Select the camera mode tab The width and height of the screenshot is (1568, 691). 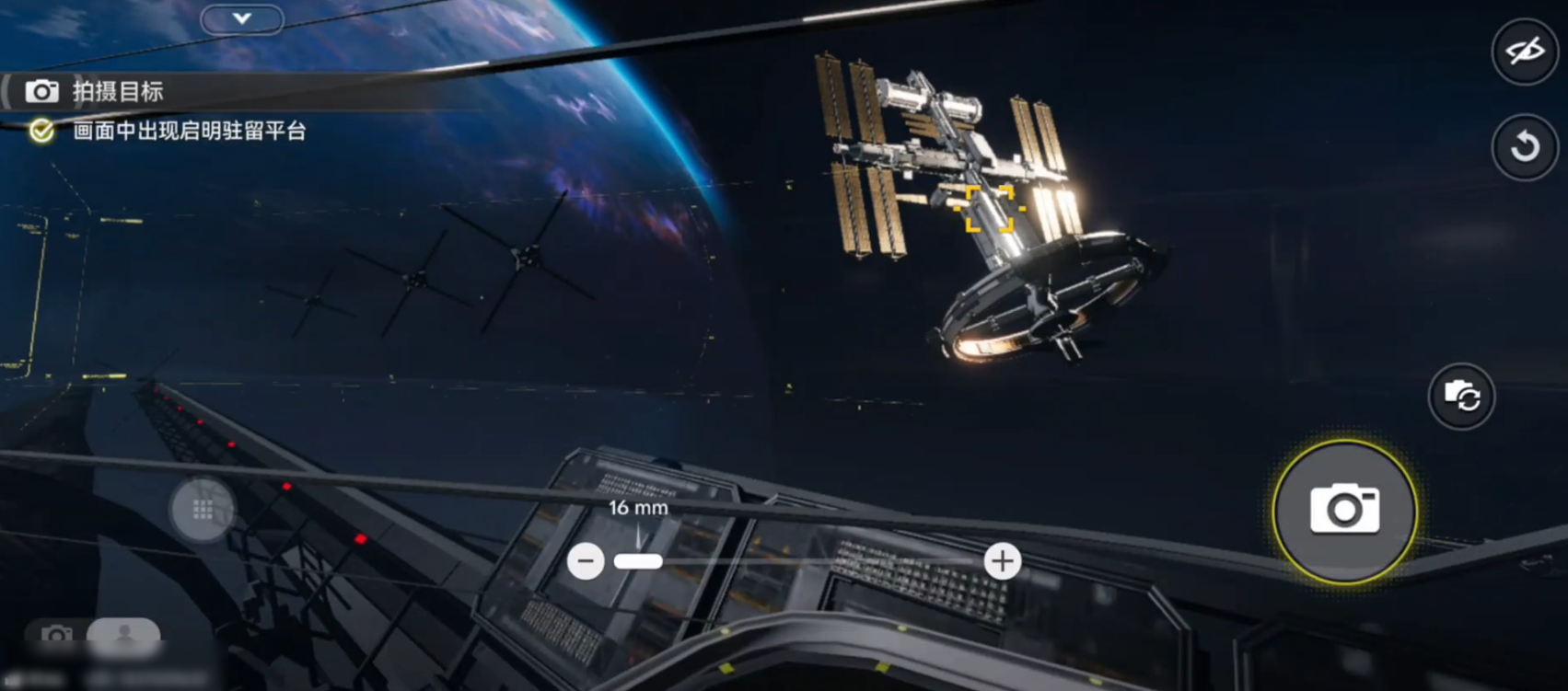pyautogui.click(x=56, y=634)
